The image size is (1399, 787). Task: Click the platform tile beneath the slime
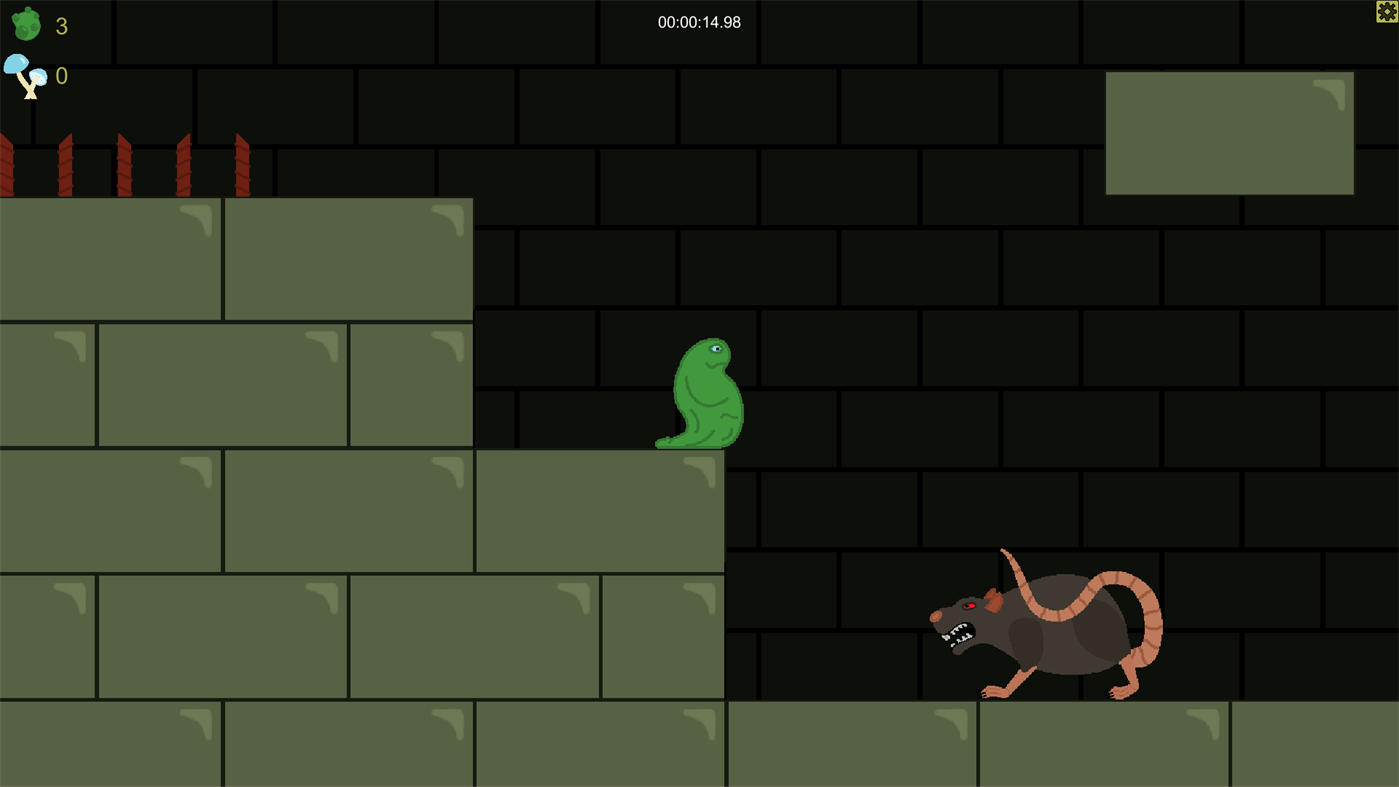600,510
